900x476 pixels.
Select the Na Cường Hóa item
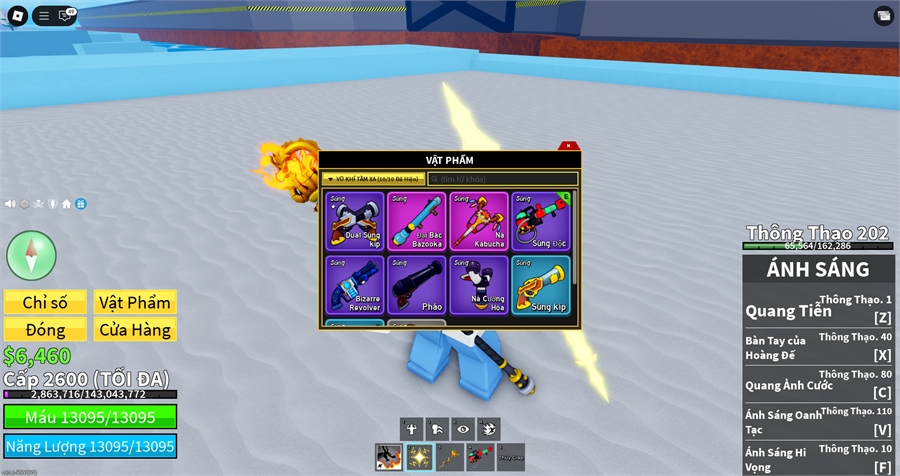(479, 285)
